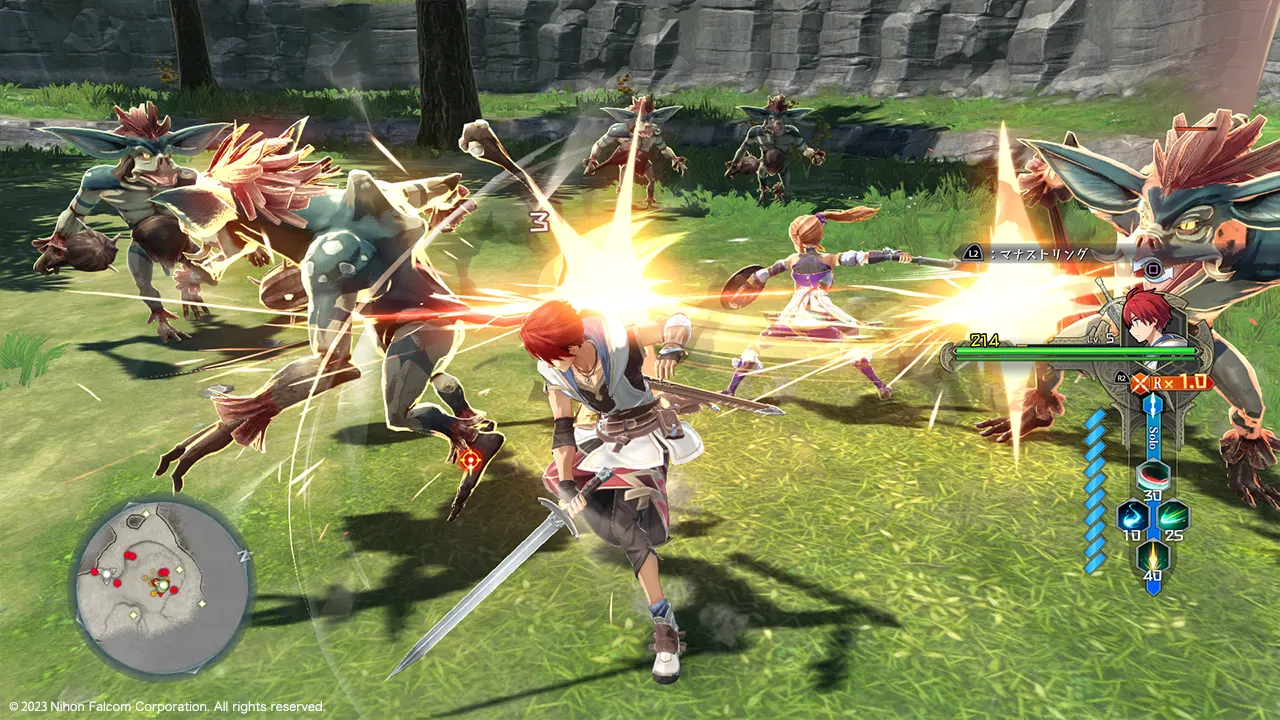Viewport: 1280px width, 720px height.
Task: Select the character swap icon above the portrait
Action: point(1152,269)
